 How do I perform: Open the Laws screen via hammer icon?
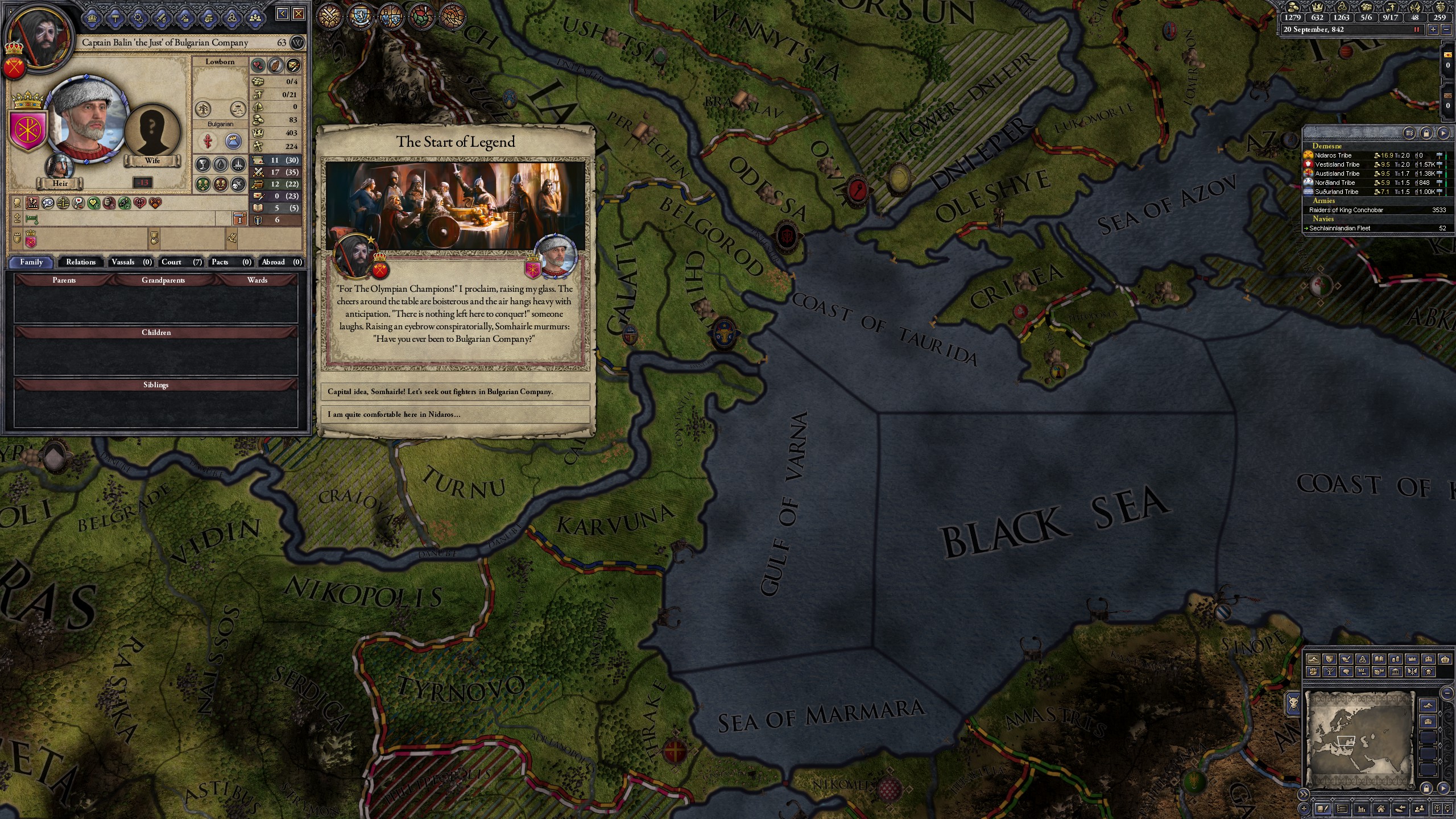pyautogui.click(x=115, y=18)
